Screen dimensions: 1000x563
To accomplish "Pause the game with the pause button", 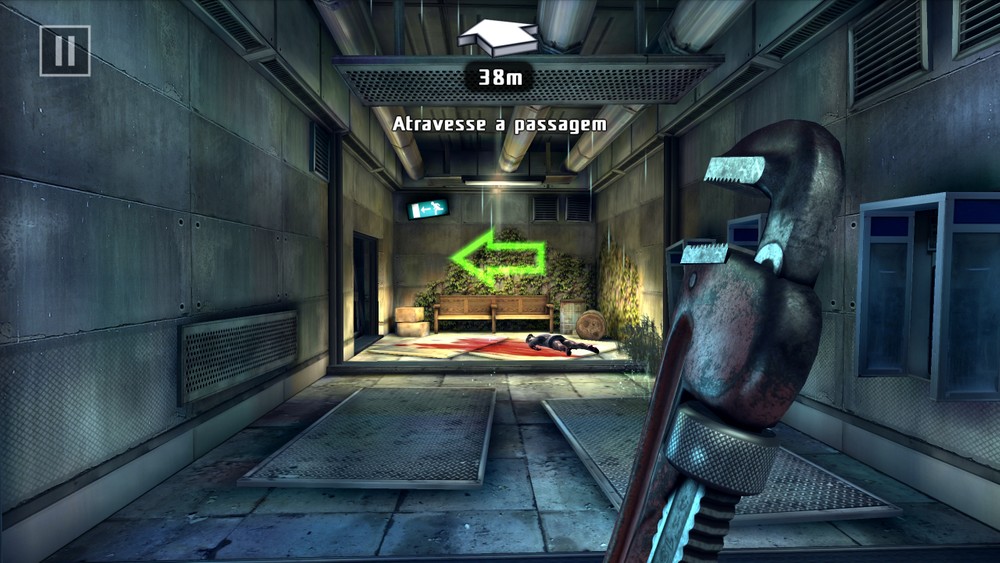I will [x=65, y=51].
